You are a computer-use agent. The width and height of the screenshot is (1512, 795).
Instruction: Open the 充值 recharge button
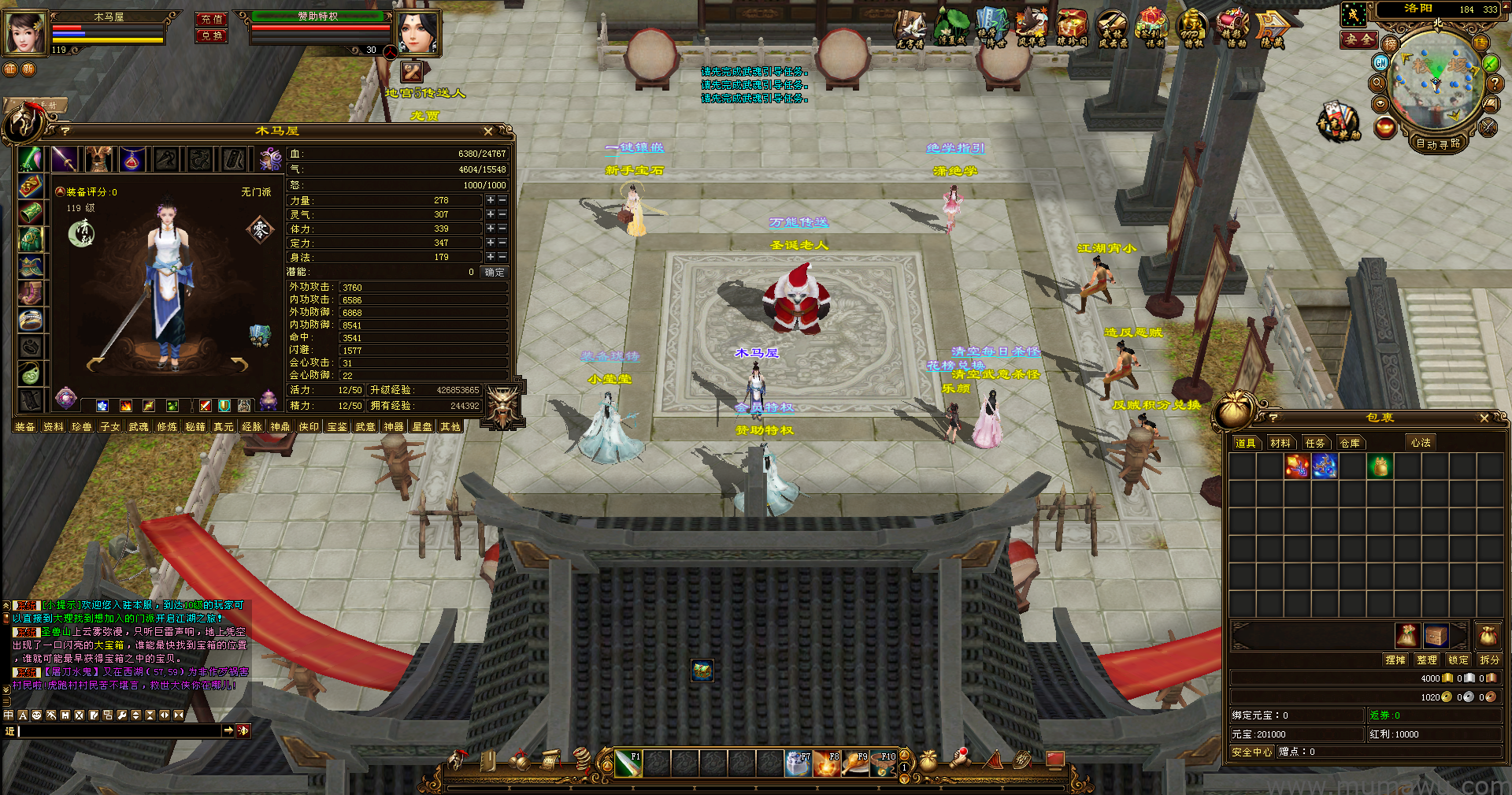(x=212, y=19)
